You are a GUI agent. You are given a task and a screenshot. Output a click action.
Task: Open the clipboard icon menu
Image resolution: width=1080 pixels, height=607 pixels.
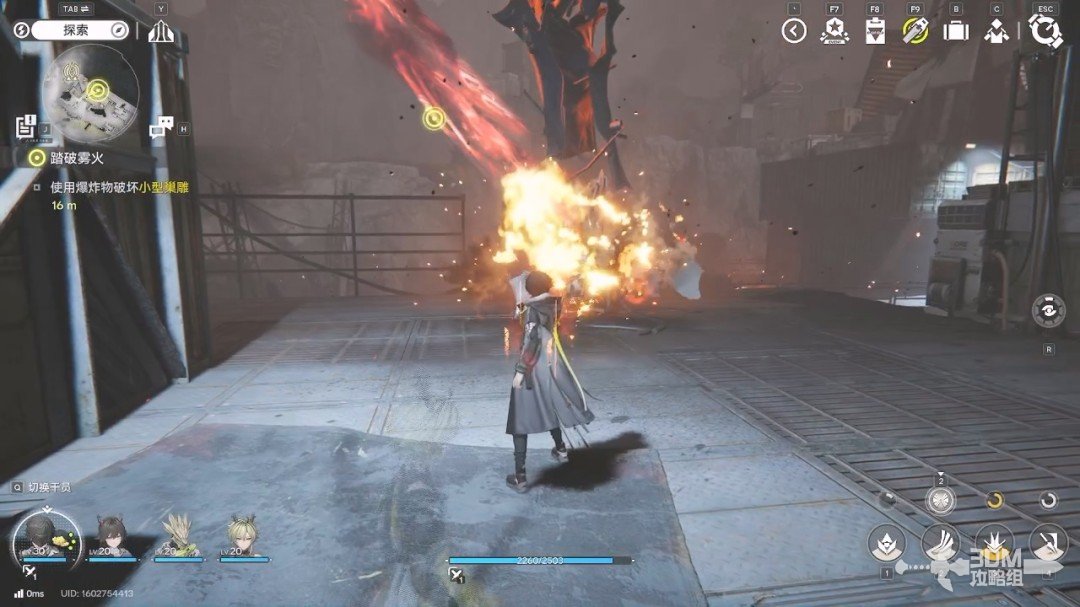pos(875,31)
